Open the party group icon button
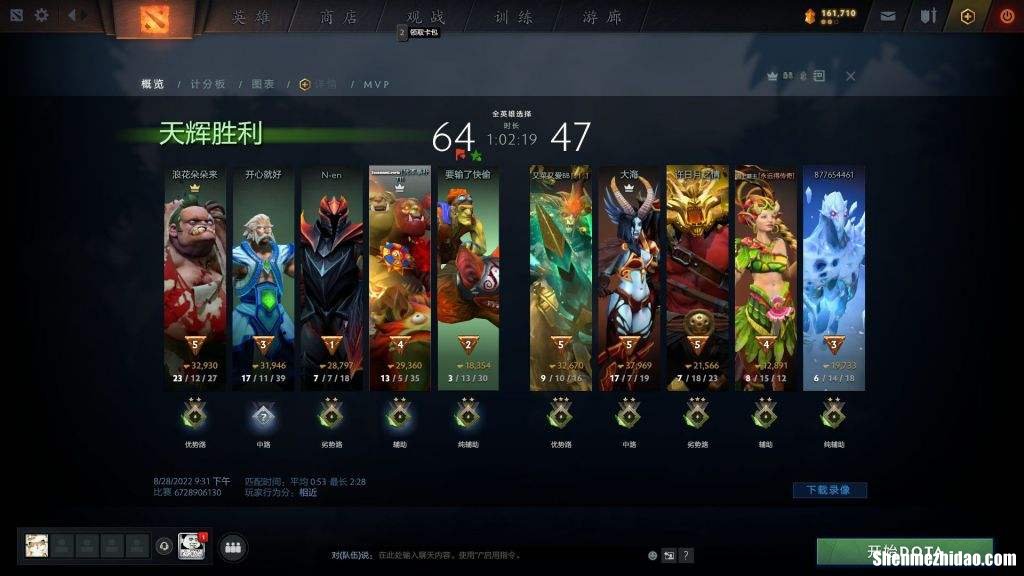This screenshot has height=576, width=1024. 233,547
